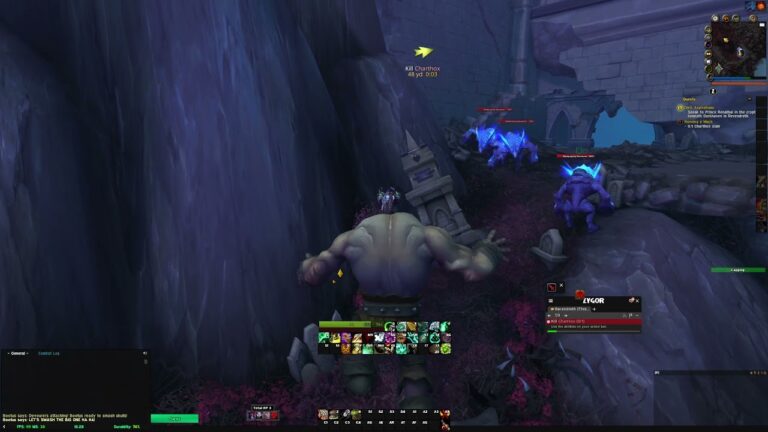Open the Quests tracker header
This screenshot has width=768, height=432.
[690, 99]
